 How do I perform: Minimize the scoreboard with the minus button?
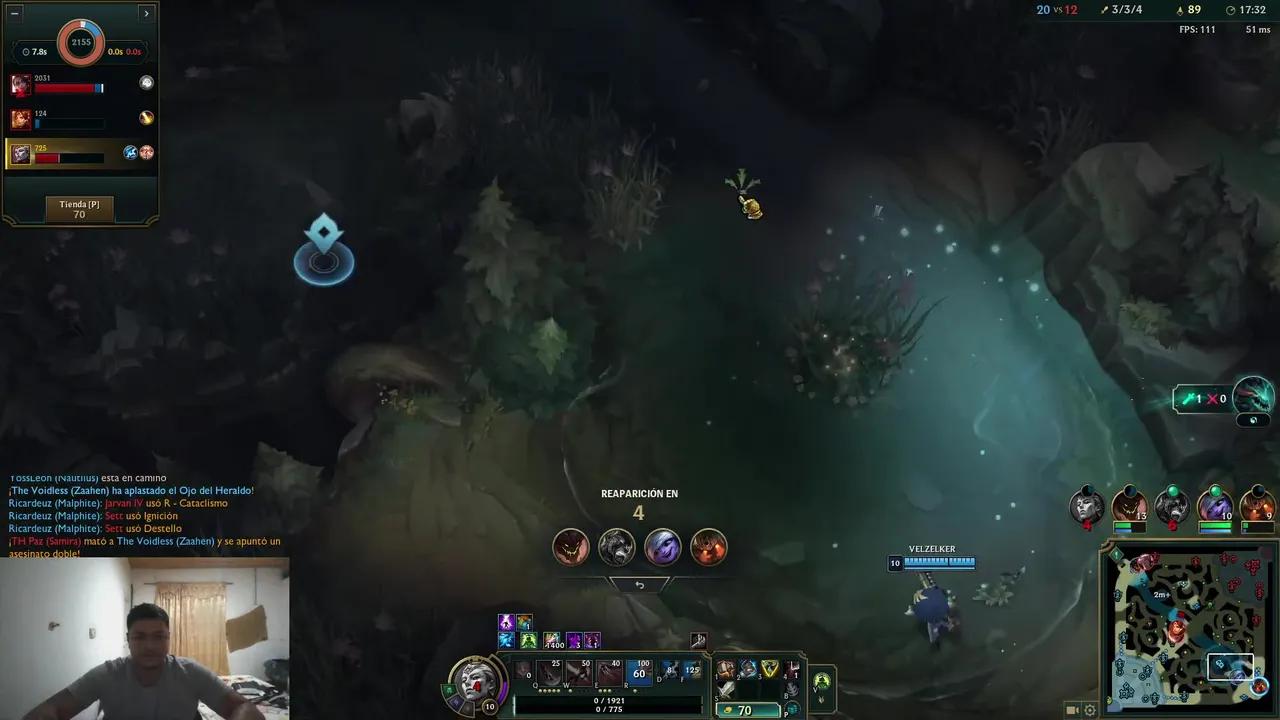coord(13,13)
